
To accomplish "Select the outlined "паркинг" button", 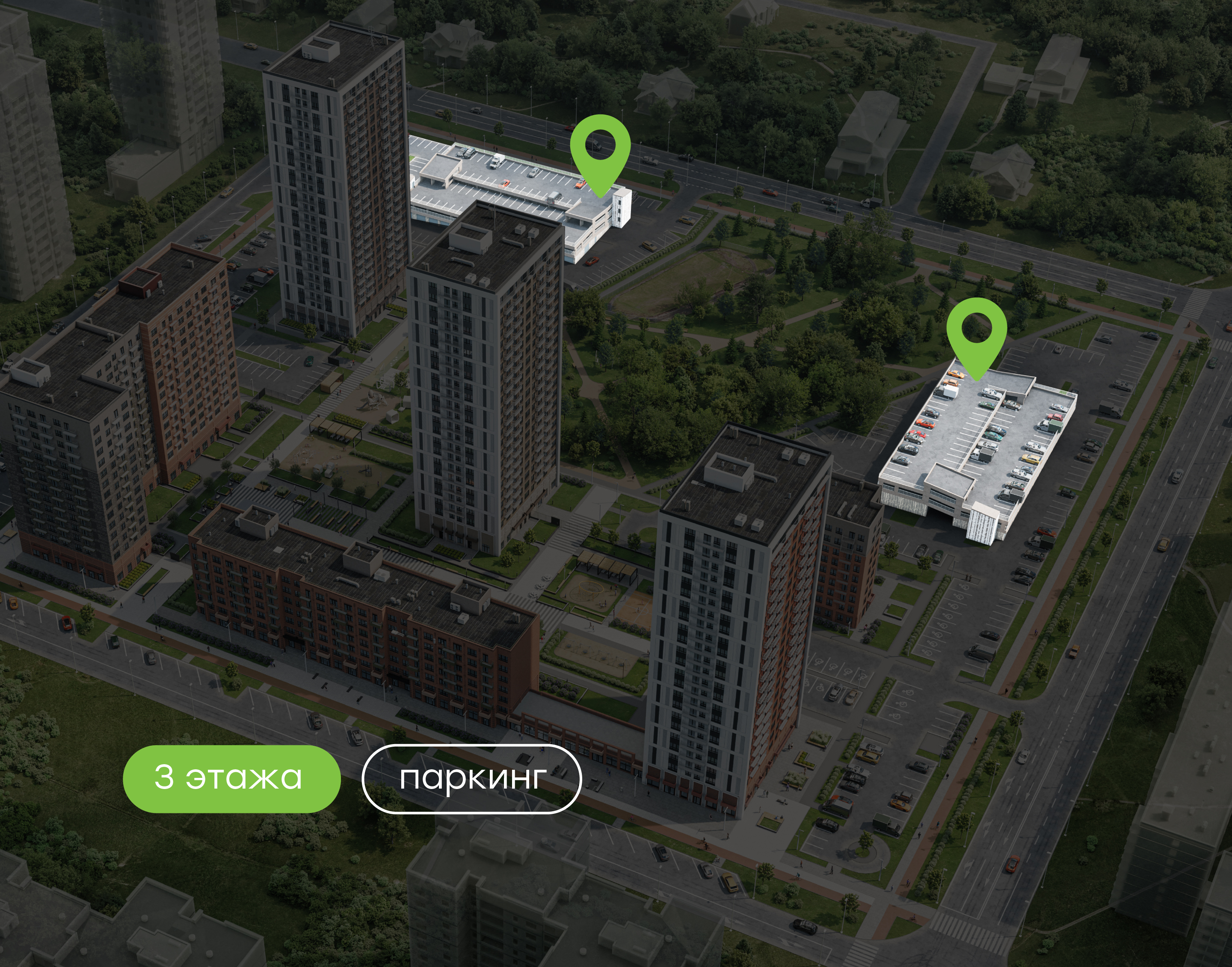I will [x=471, y=779].
